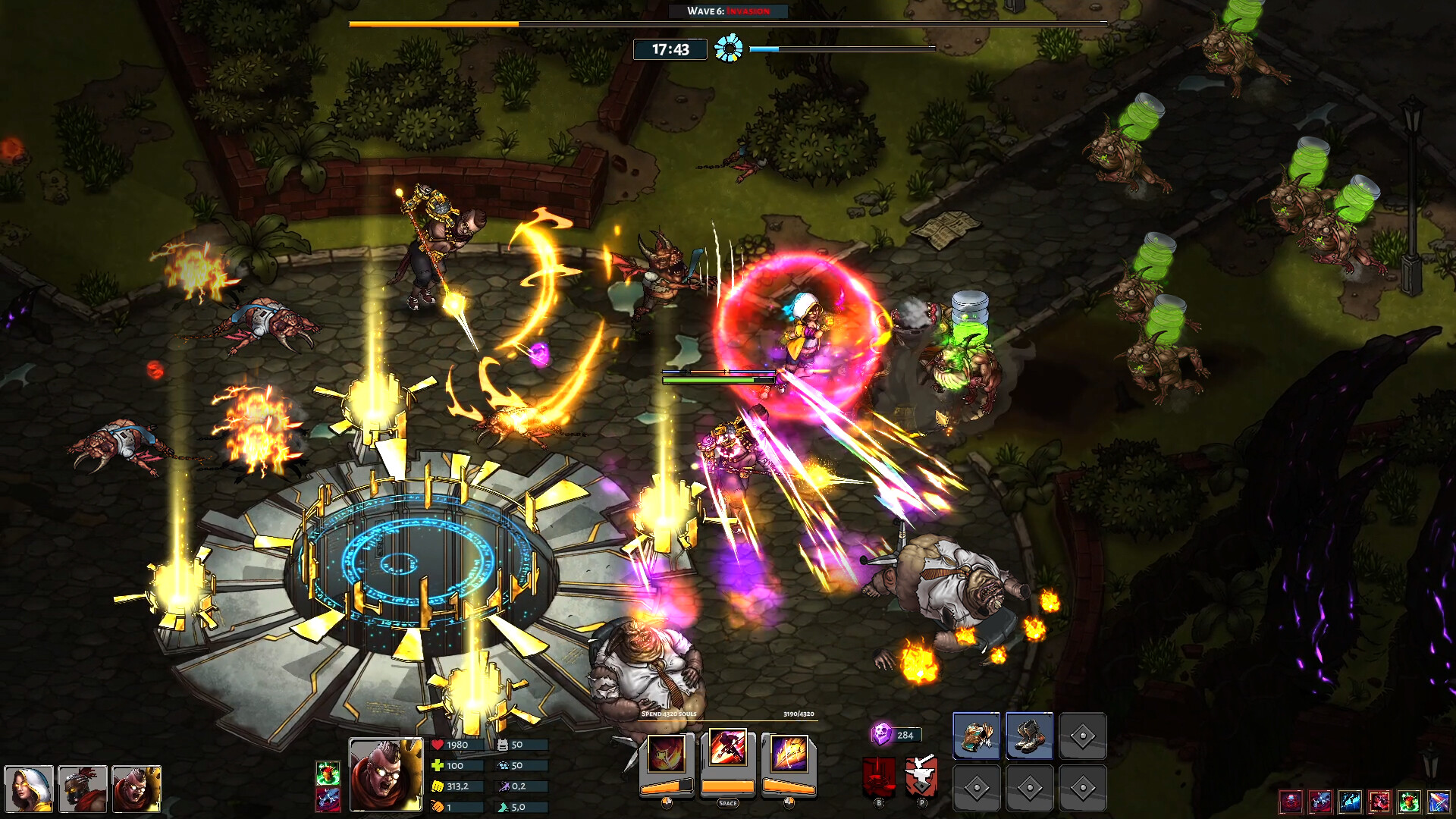Screen dimensions: 1456x819
Task: Inspect the heart icon showing 1980 health
Action: click(439, 744)
